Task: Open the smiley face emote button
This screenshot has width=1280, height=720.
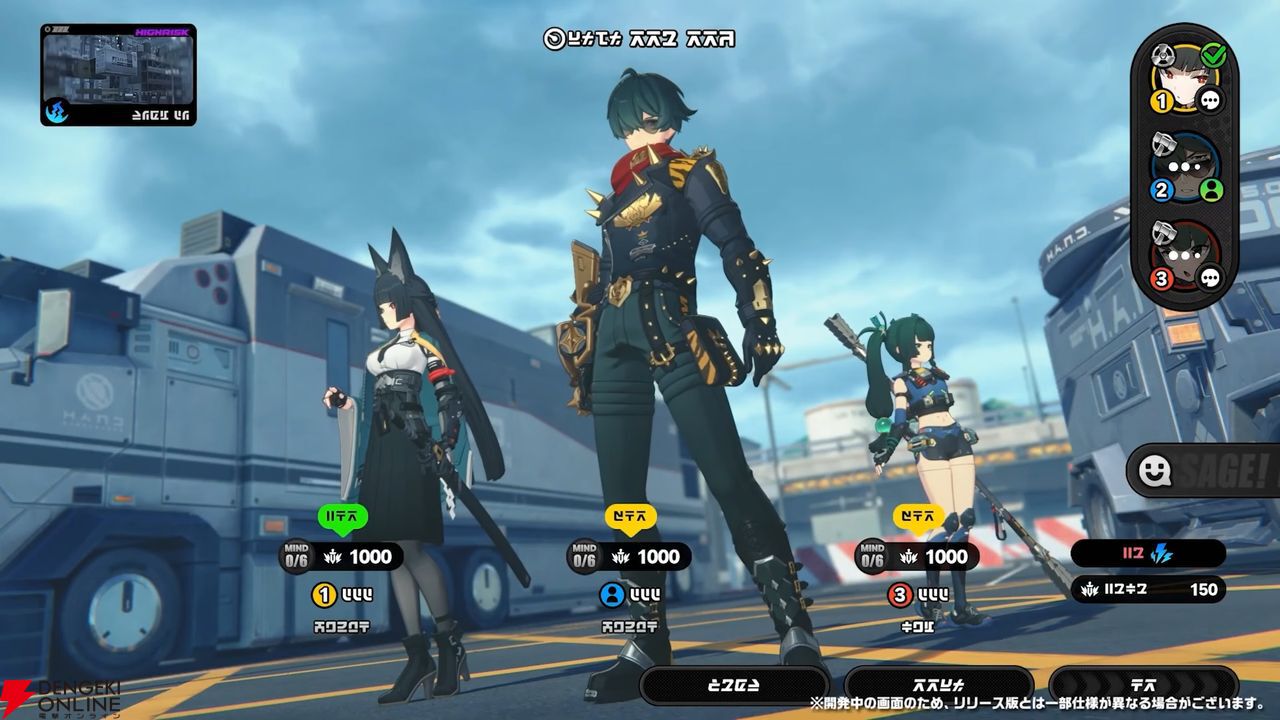Action: pyautogui.click(x=1153, y=469)
